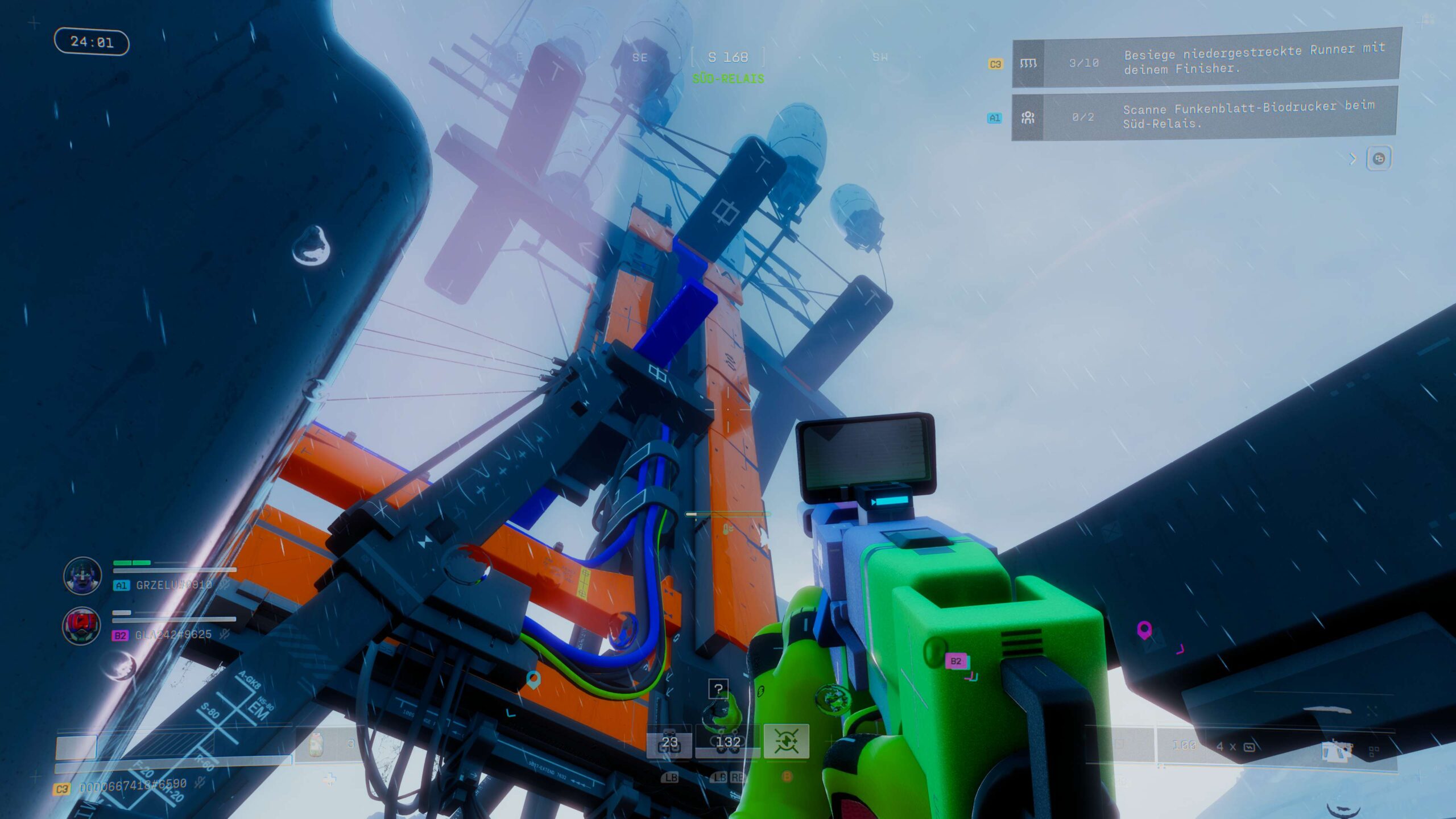Click the question mark item marker

pos(718,689)
